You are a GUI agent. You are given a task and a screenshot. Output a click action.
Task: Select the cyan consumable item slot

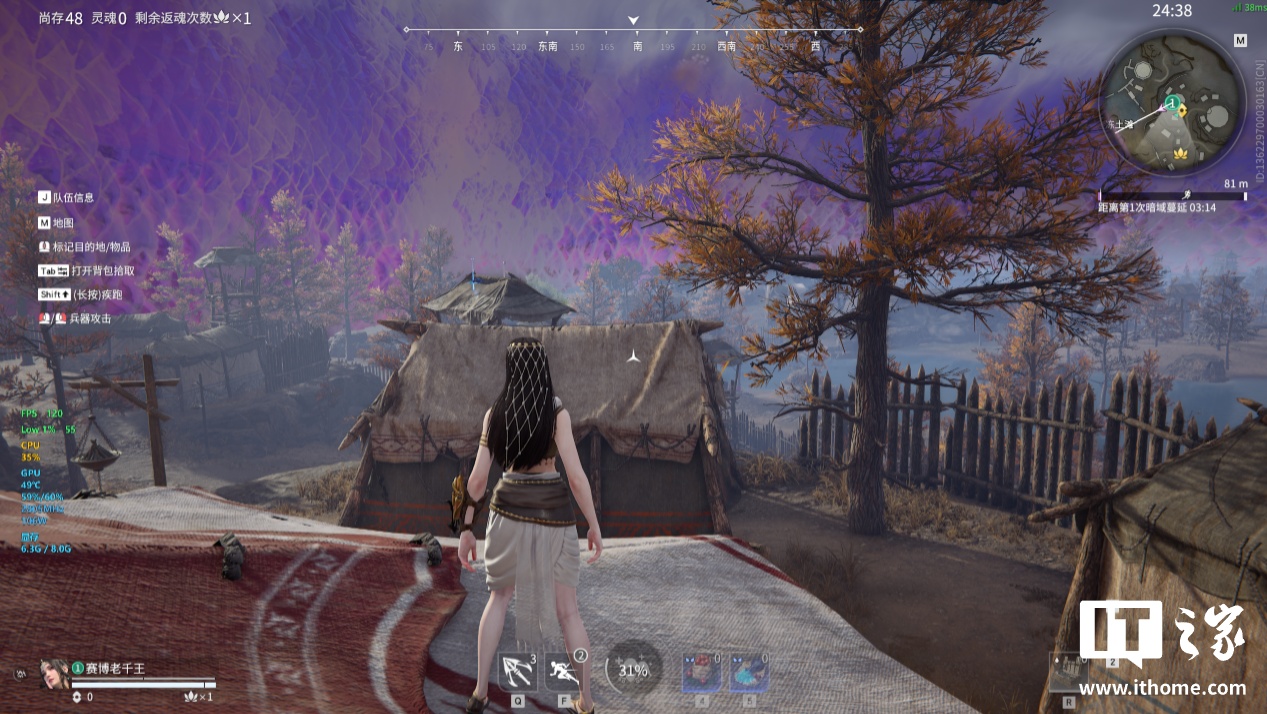pos(749,673)
